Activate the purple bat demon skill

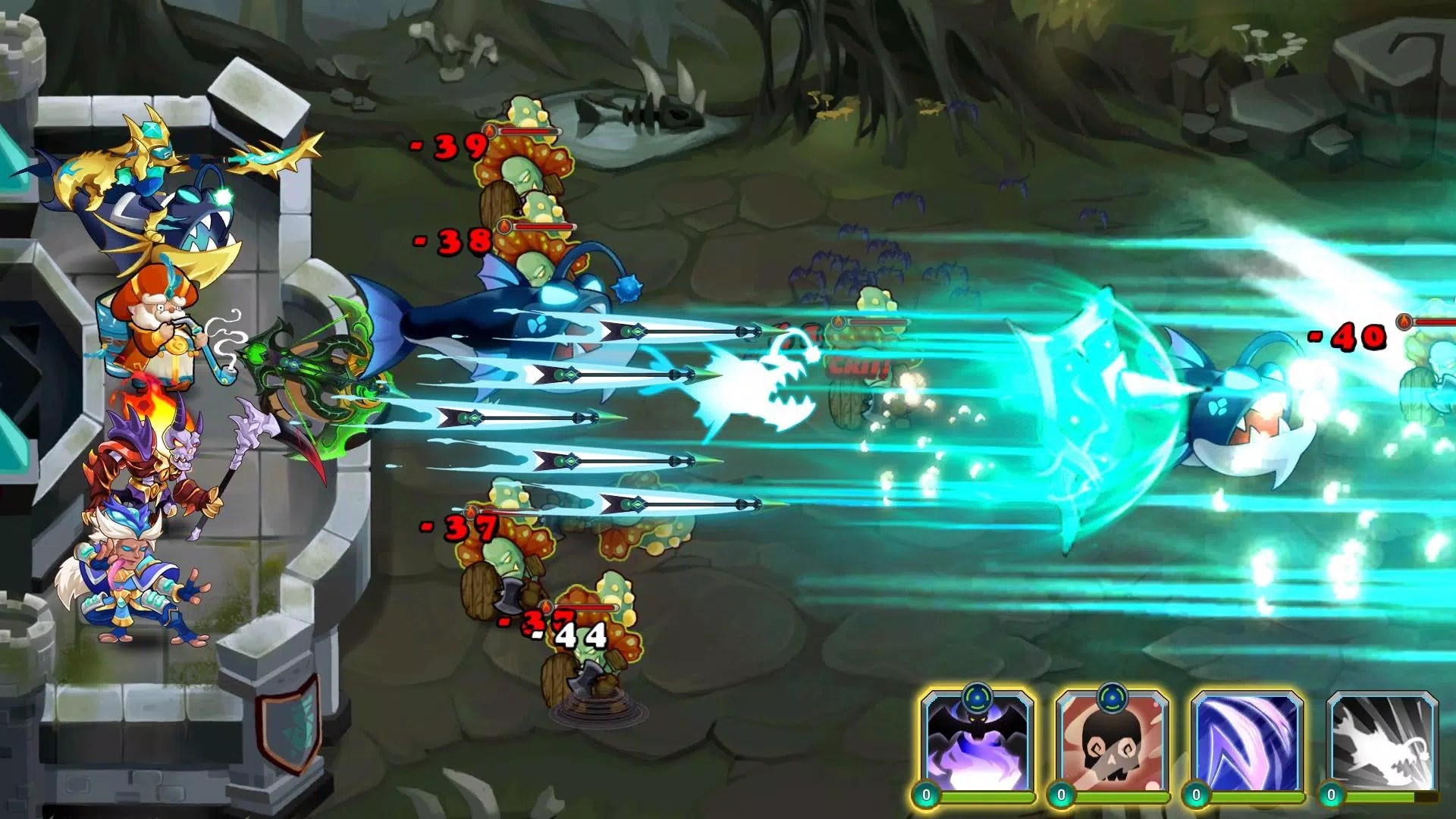pos(977,743)
